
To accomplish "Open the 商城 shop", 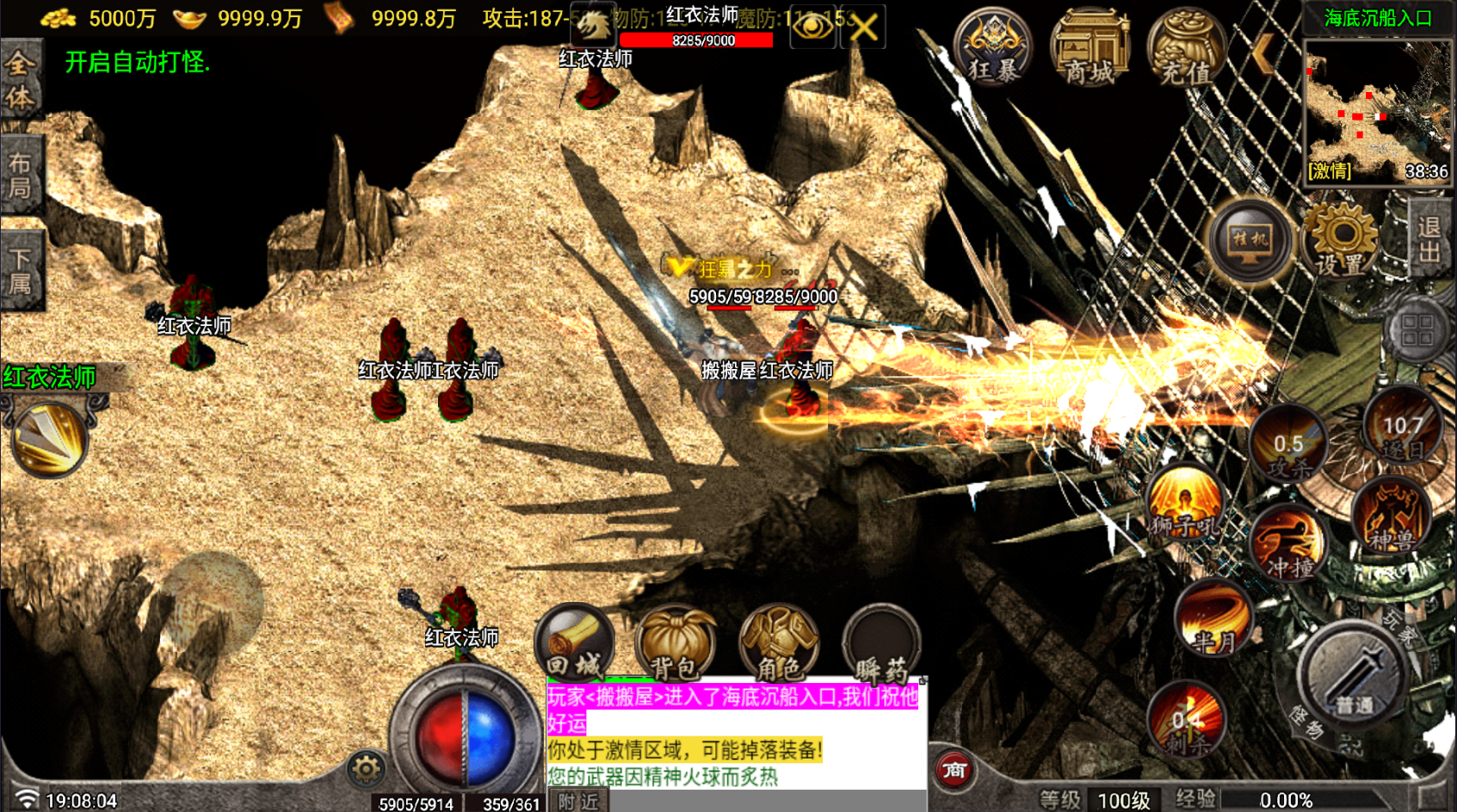I will (x=1090, y=48).
